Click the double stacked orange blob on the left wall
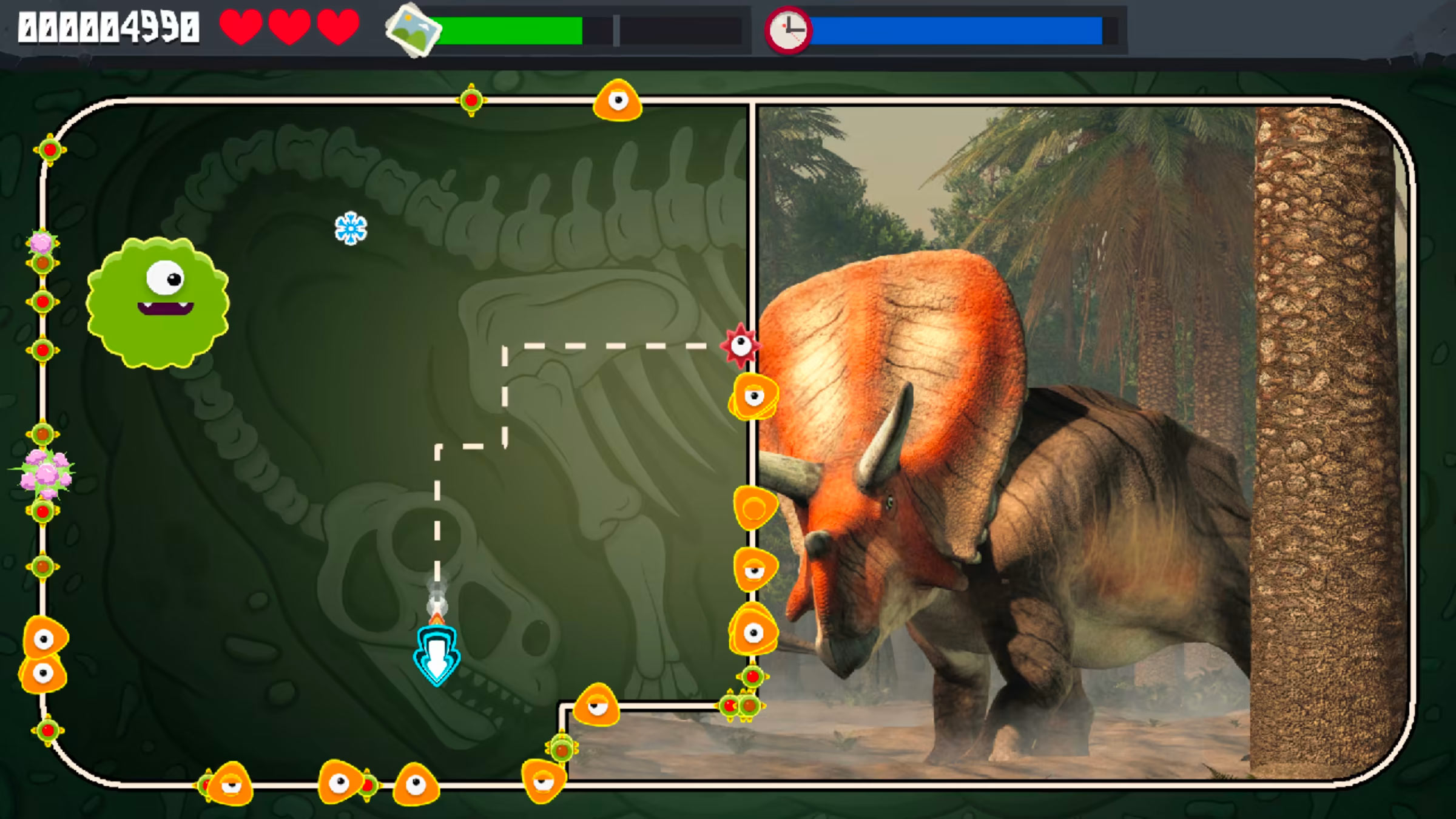The height and width of the screenshot is (819, 1456). pyautogui.click(x=42, y=652)
